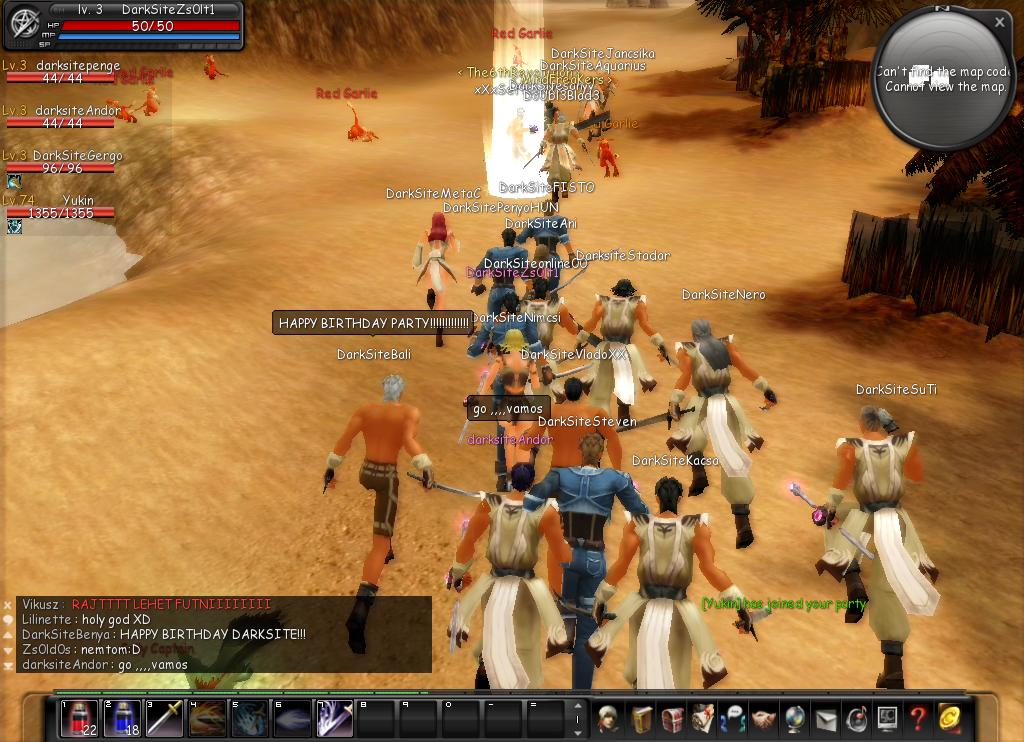1024x742 pixels.
Task: Open the globe world map icon
Action: [x=795, y=718]
